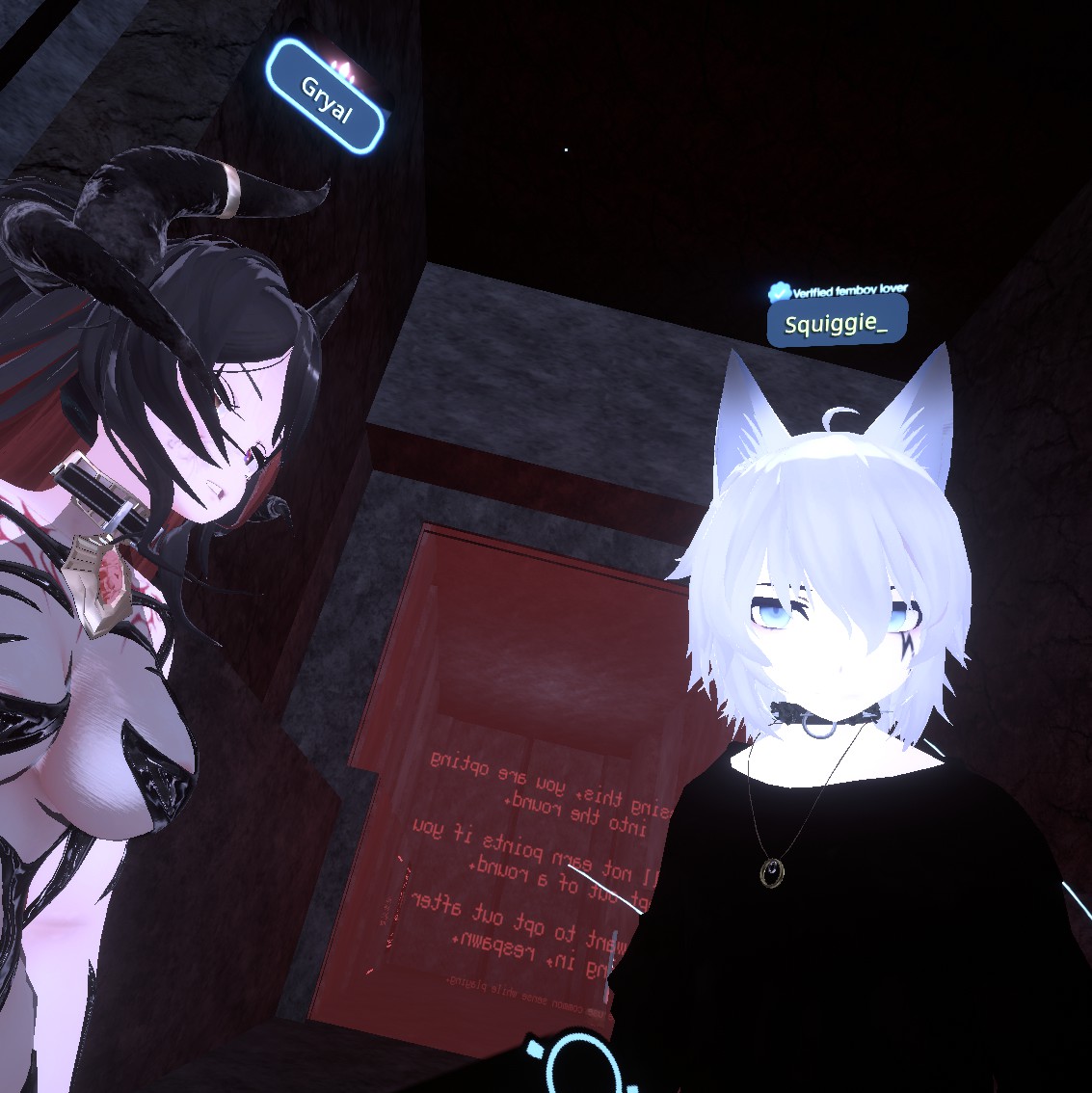Select the Gryal player nameplate
The image size is (1092, 1093).
click(x=326, y=97)
